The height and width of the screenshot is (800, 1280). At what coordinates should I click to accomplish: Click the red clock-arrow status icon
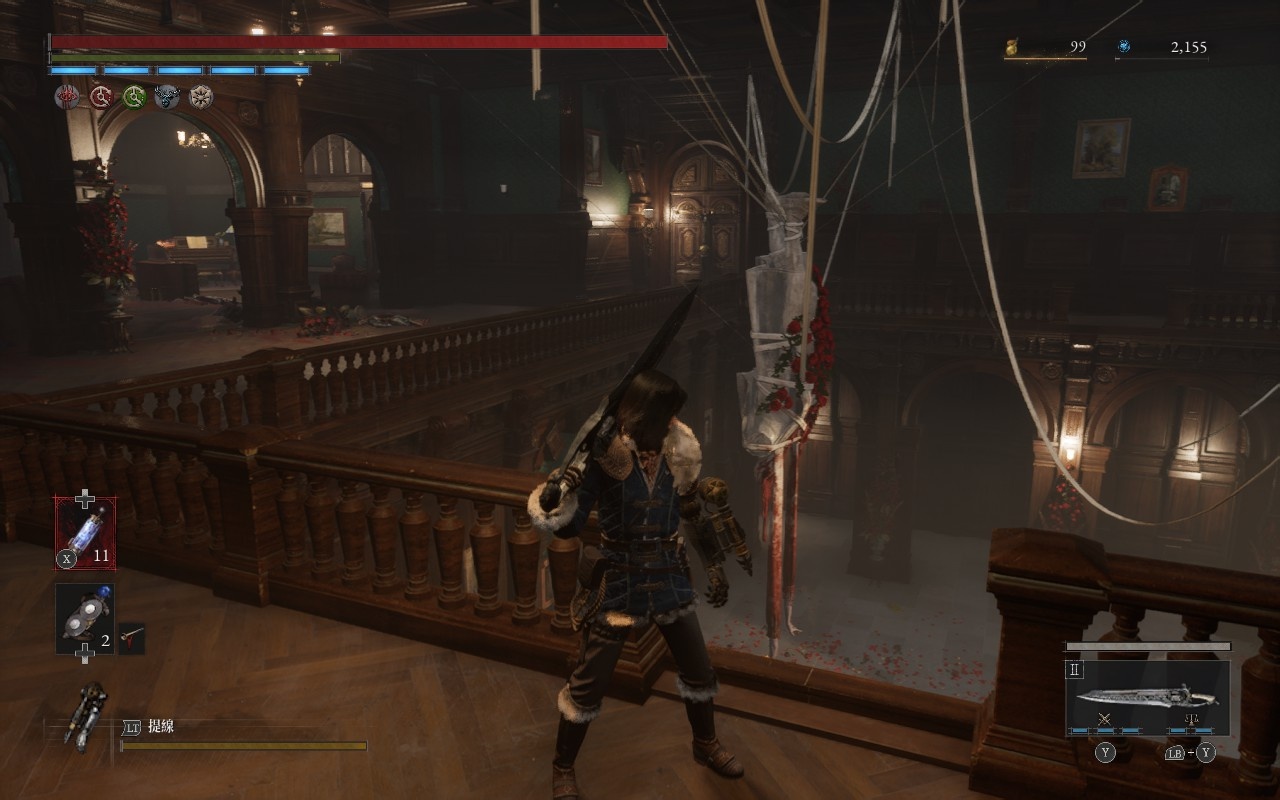pyautogui.click(x=101, y=97)
